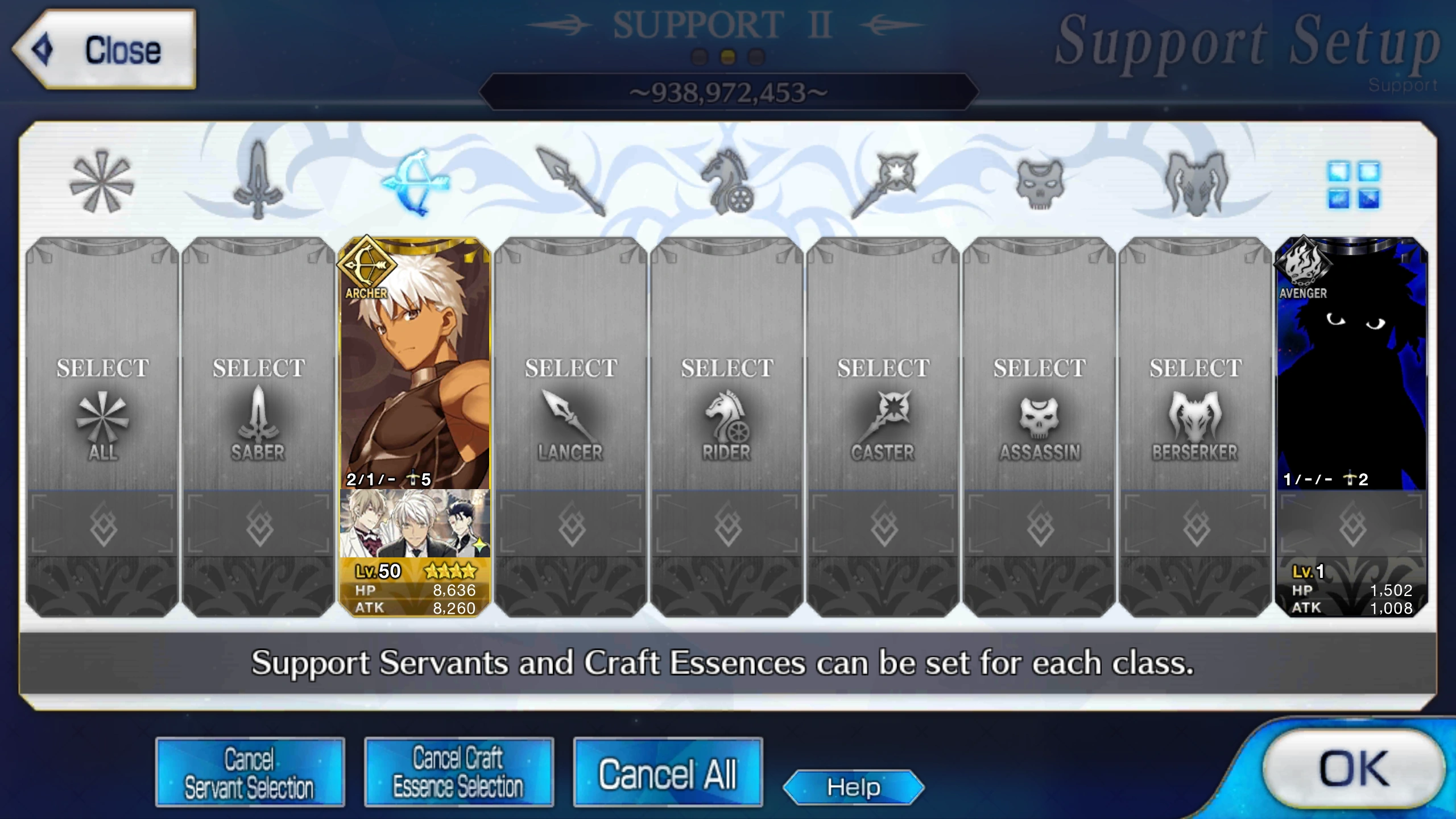
Task: Click the craft essence under the Archer card
Action: [x=413, y=527]
